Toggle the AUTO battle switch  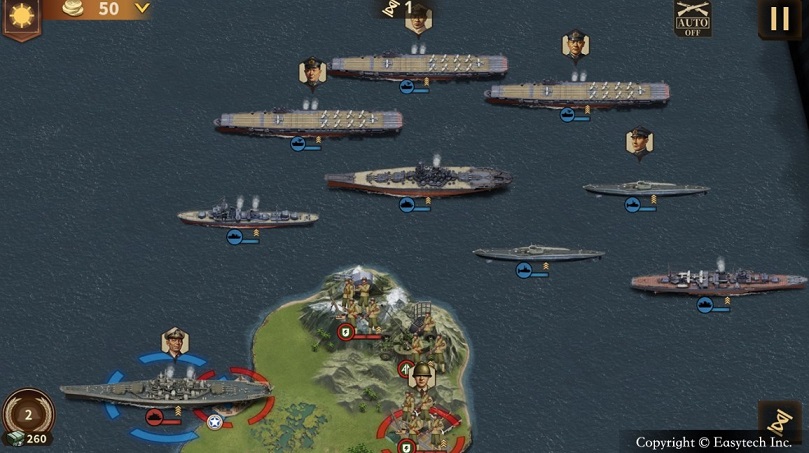[x=692, y=19]
